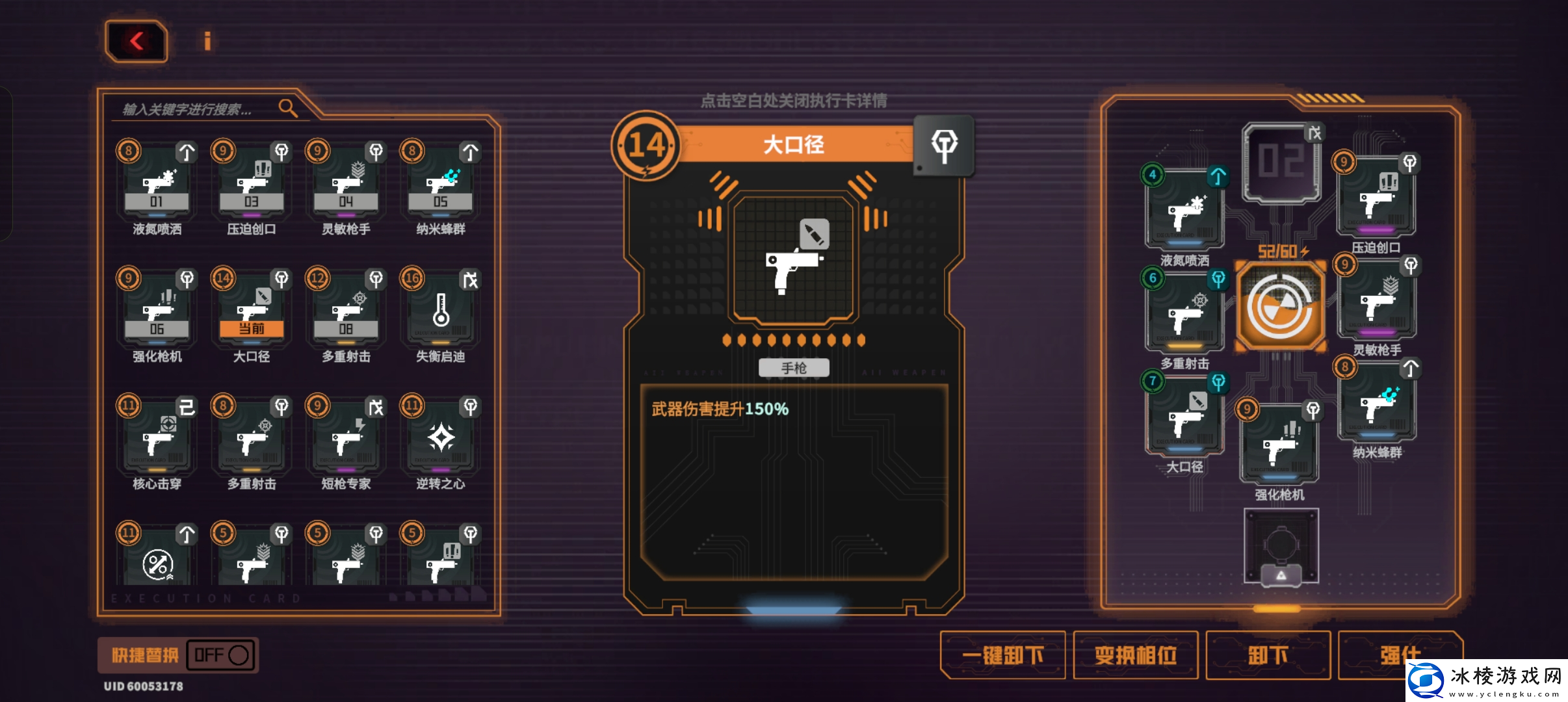This screenshot has width=1568, height=702.
Task: Select the 短枪专家 card
Action: (x=346, y=437)
